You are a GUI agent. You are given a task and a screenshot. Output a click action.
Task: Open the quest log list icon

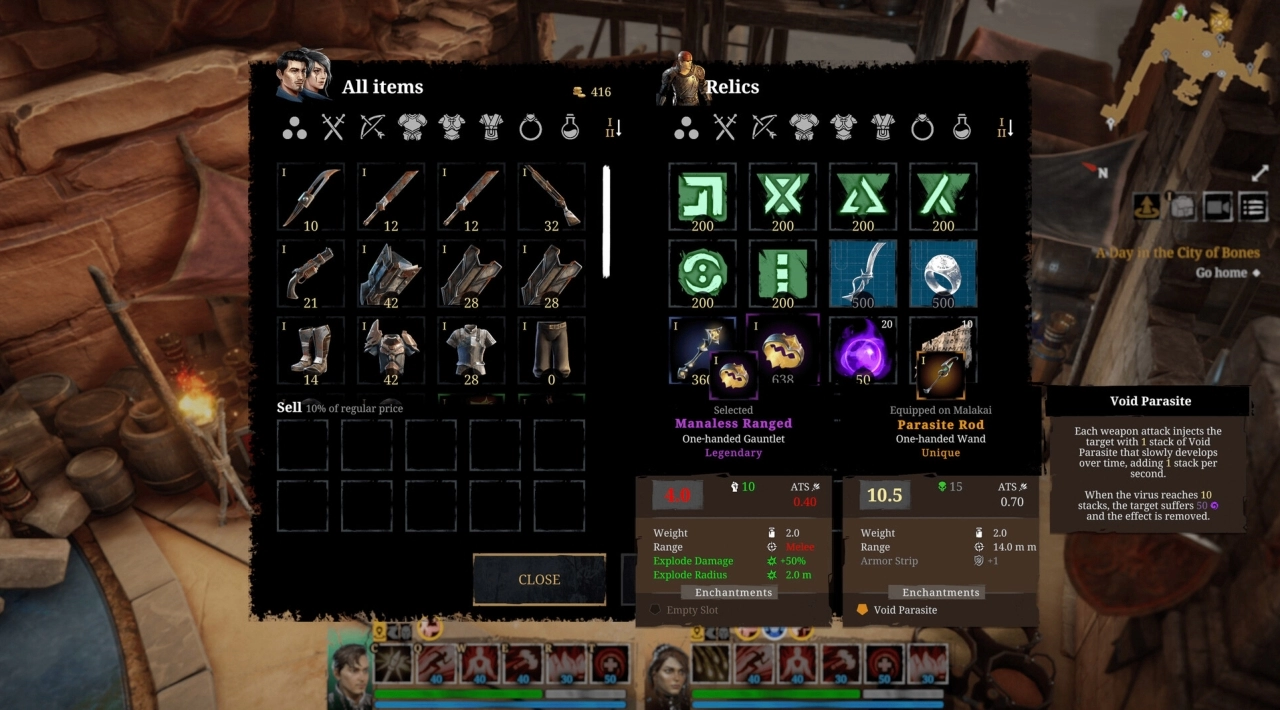(1253, 207)
